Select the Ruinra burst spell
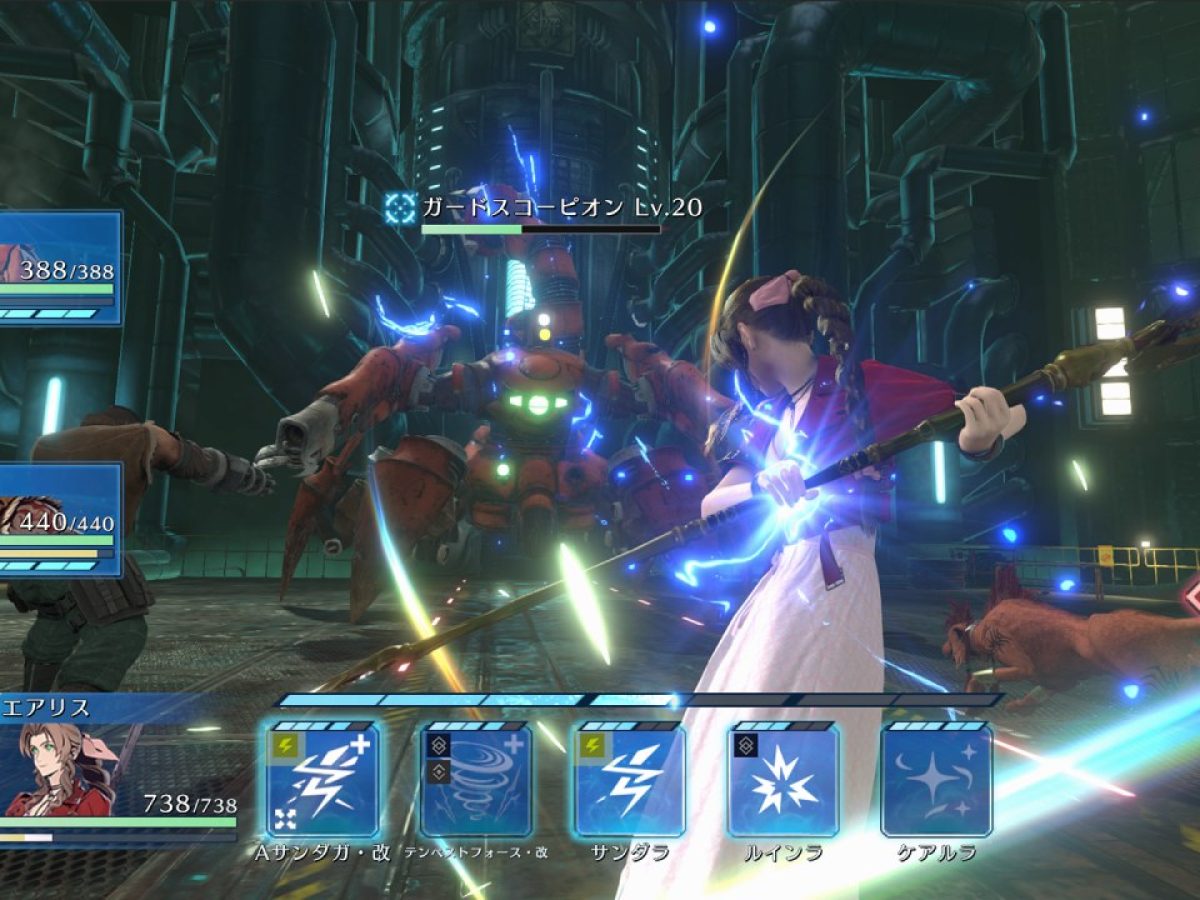 pos(783,780)
